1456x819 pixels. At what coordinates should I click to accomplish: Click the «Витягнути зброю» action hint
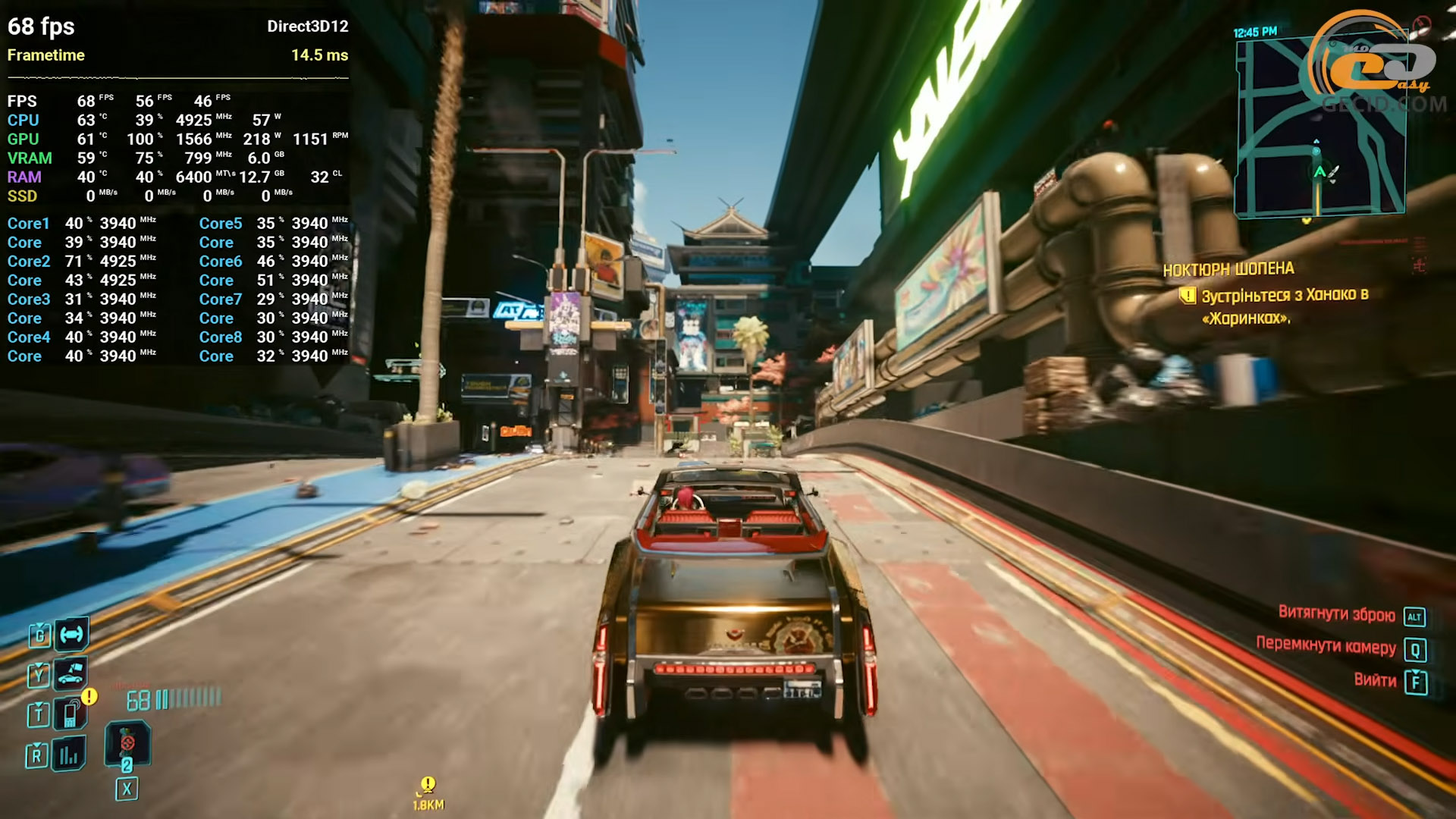tap(1336, 614)
